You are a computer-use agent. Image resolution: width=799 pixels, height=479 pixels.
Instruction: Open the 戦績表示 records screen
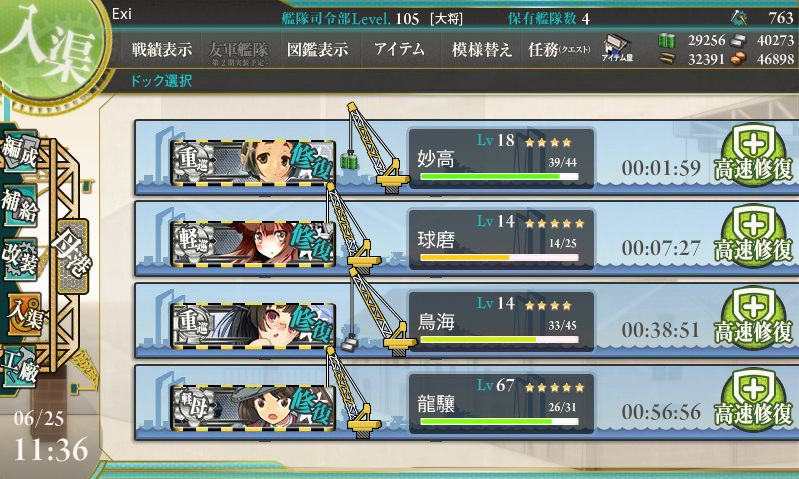(162, 50)
